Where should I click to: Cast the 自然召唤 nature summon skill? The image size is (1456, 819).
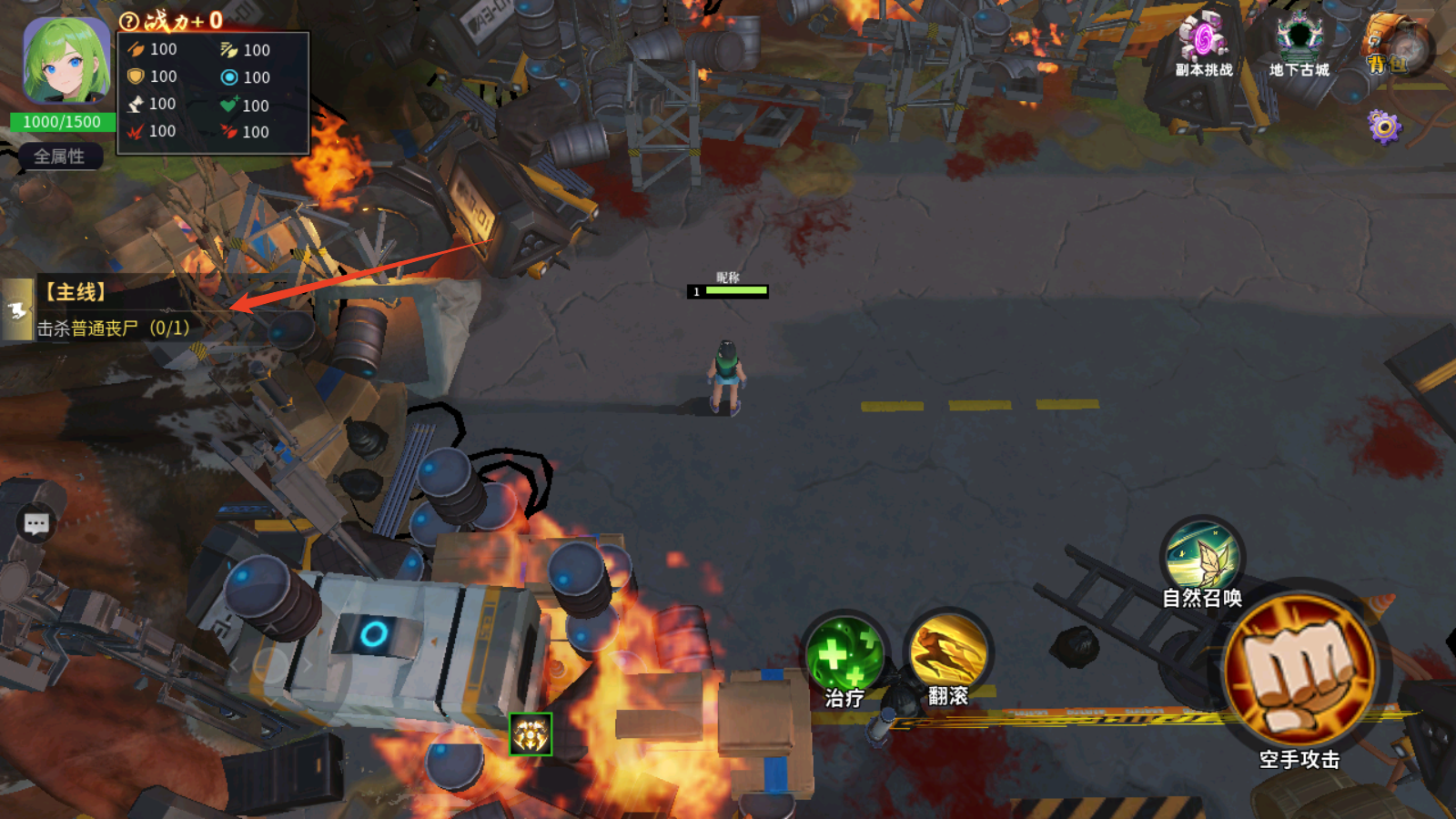[1202, 557]
